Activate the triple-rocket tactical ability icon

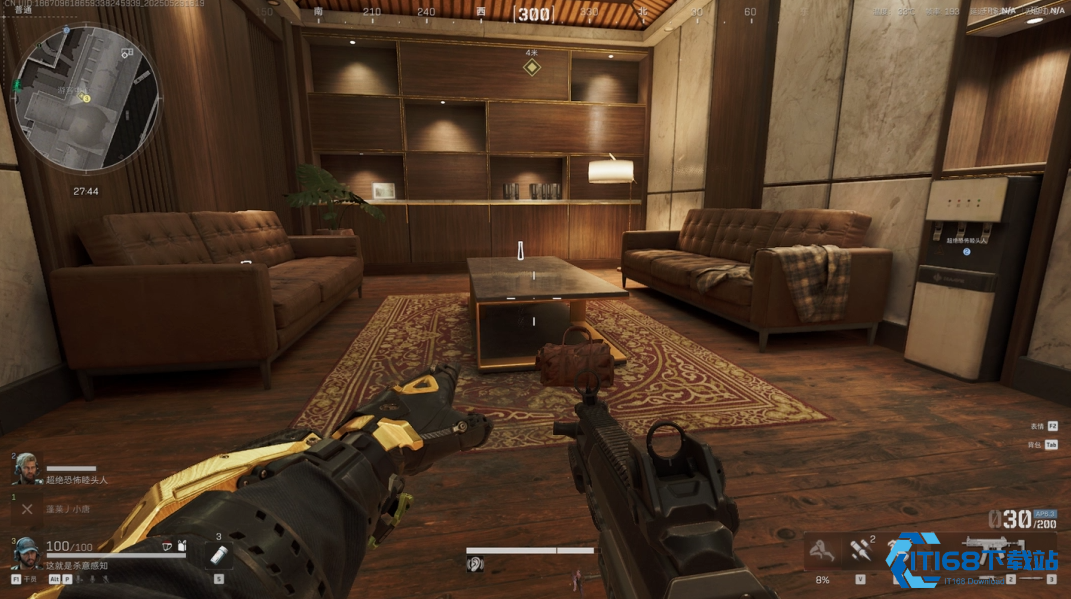pos(860,550)
